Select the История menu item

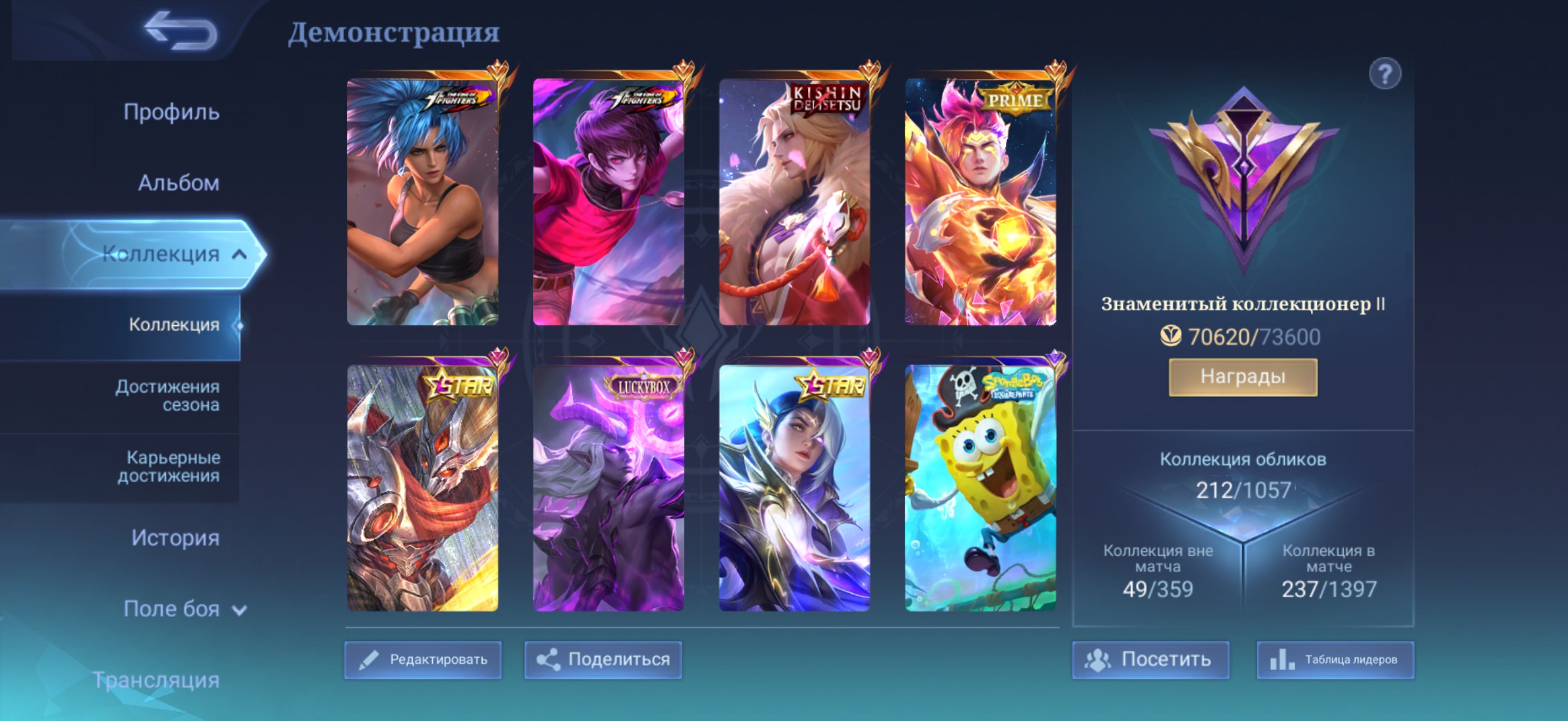coord(176,538)
